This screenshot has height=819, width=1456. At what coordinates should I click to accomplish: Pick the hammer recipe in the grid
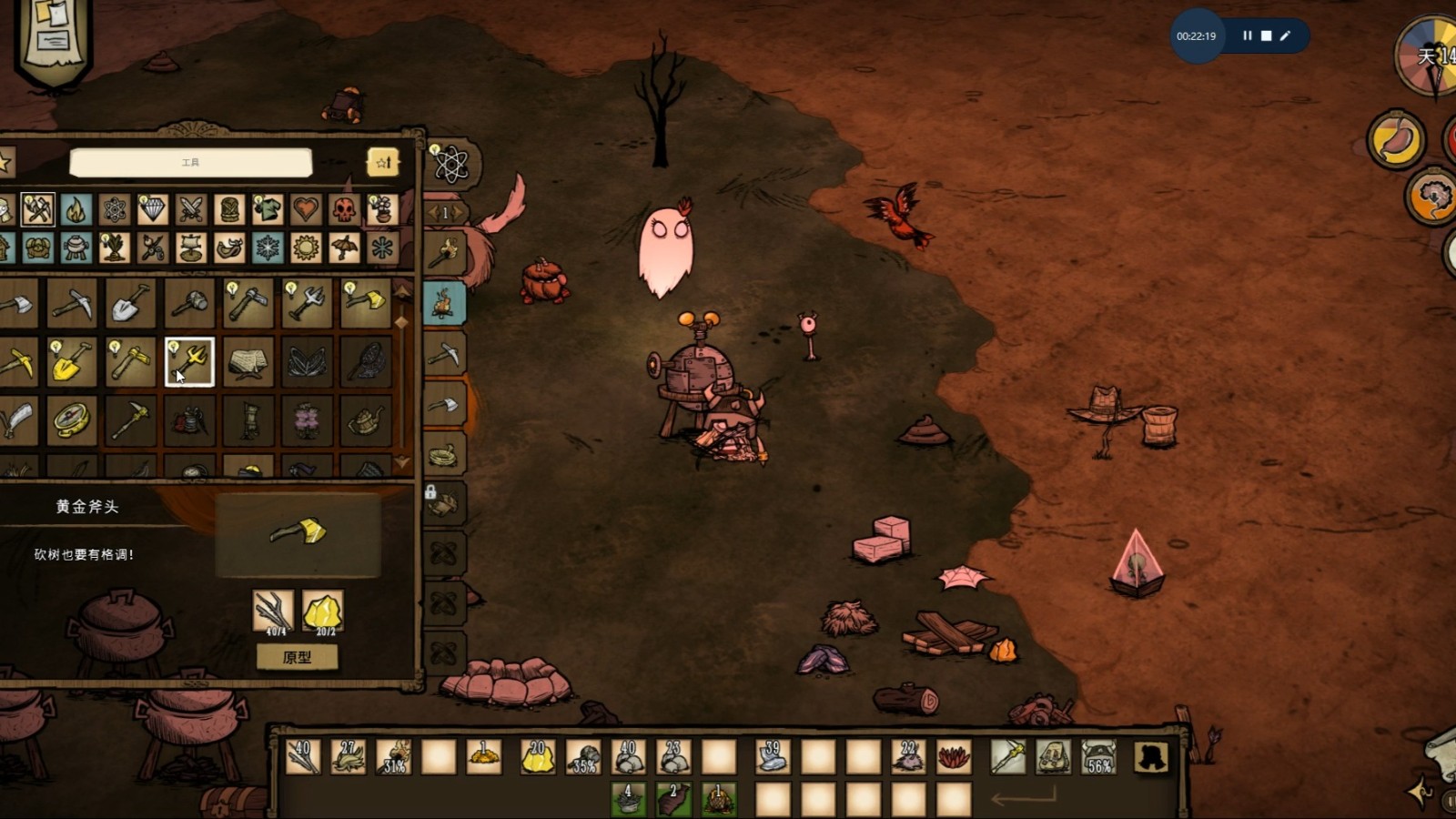tap(189, 303)
